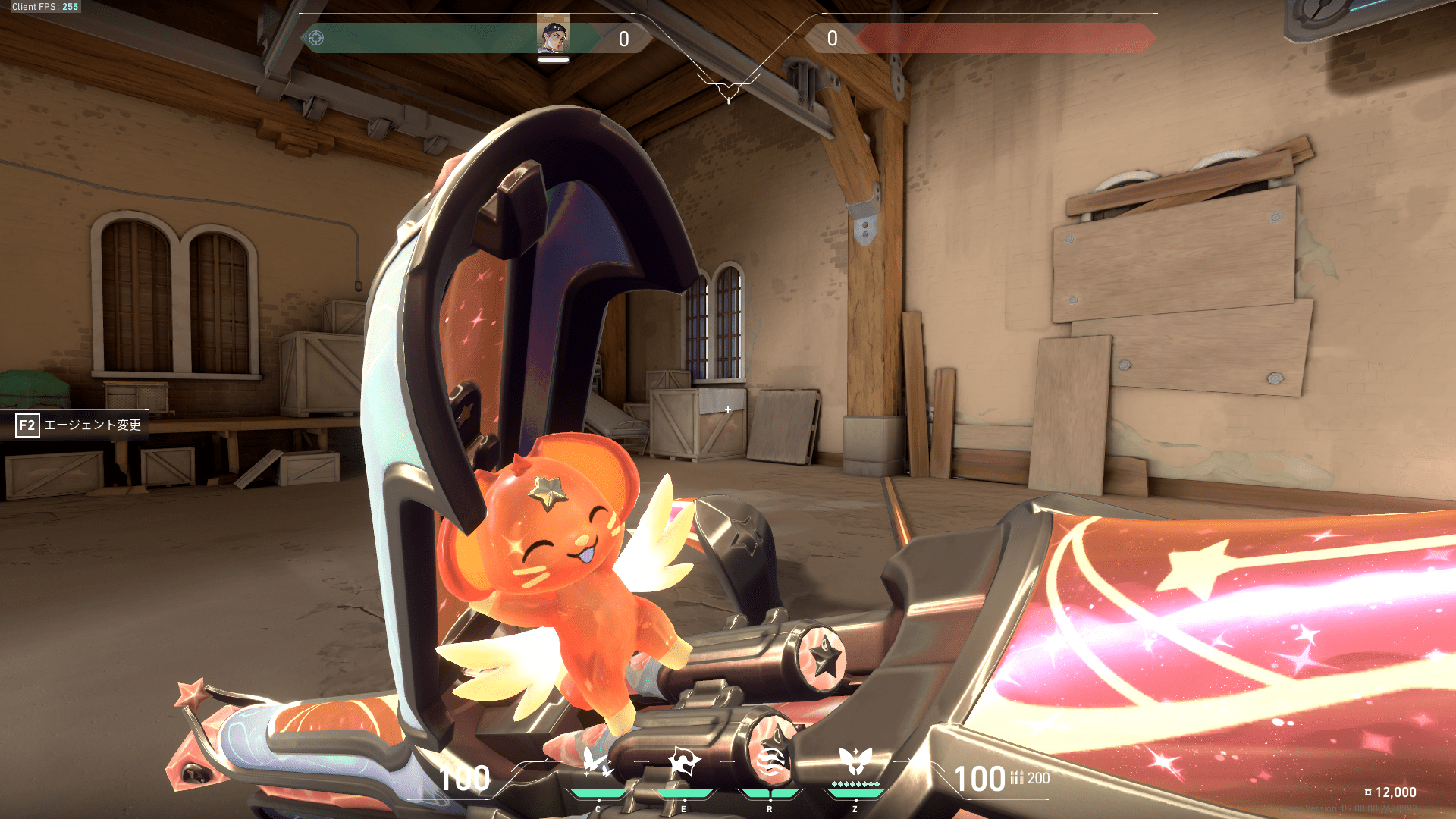The image size is (1456, 819).
Task: Activate the twin butterflies ability icon
Action: point(598,761)
